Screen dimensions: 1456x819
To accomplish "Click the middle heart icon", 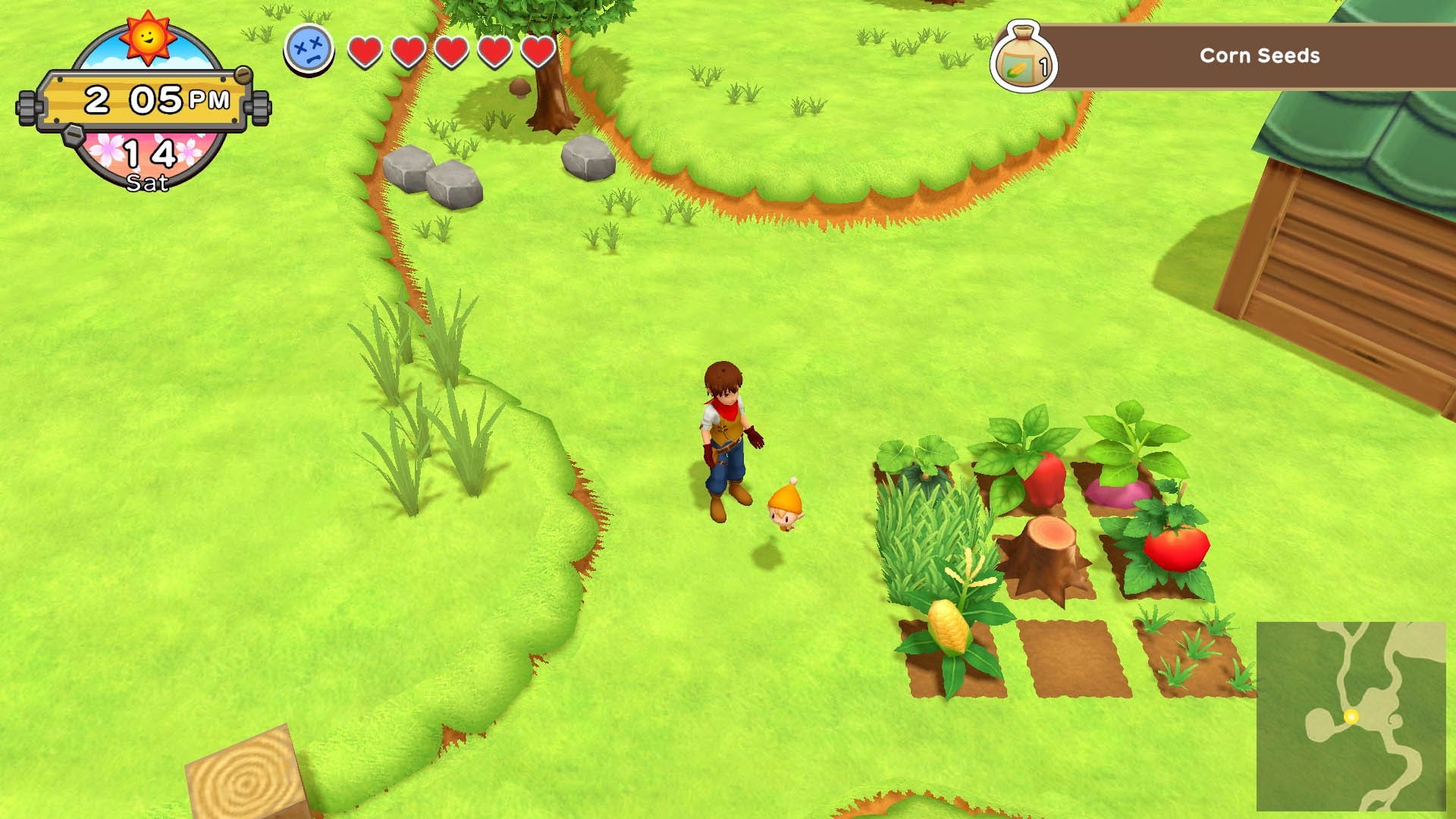I will pos(450,53).
